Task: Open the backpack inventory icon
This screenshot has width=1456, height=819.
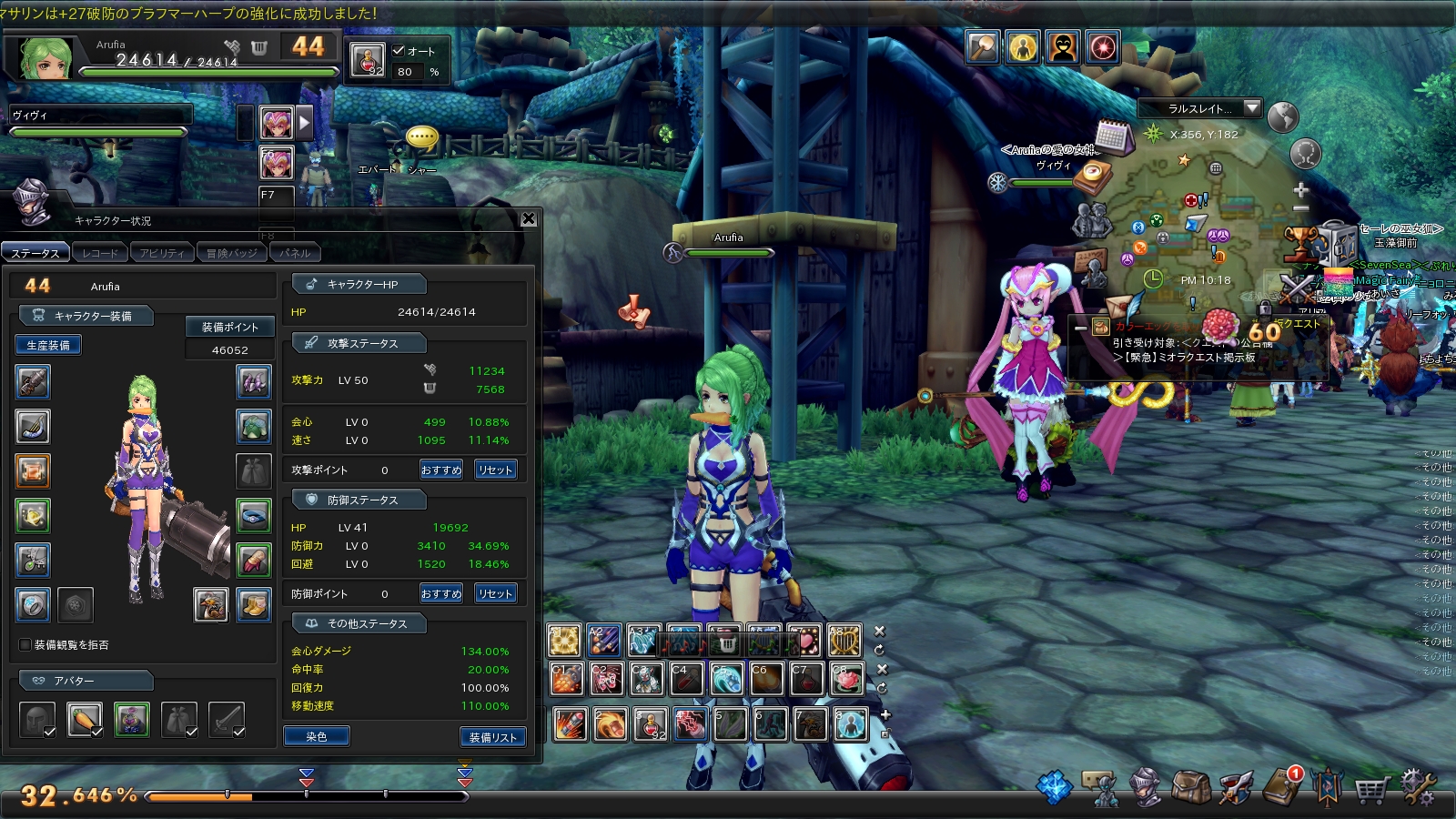Action: (x=1190, y=788)
